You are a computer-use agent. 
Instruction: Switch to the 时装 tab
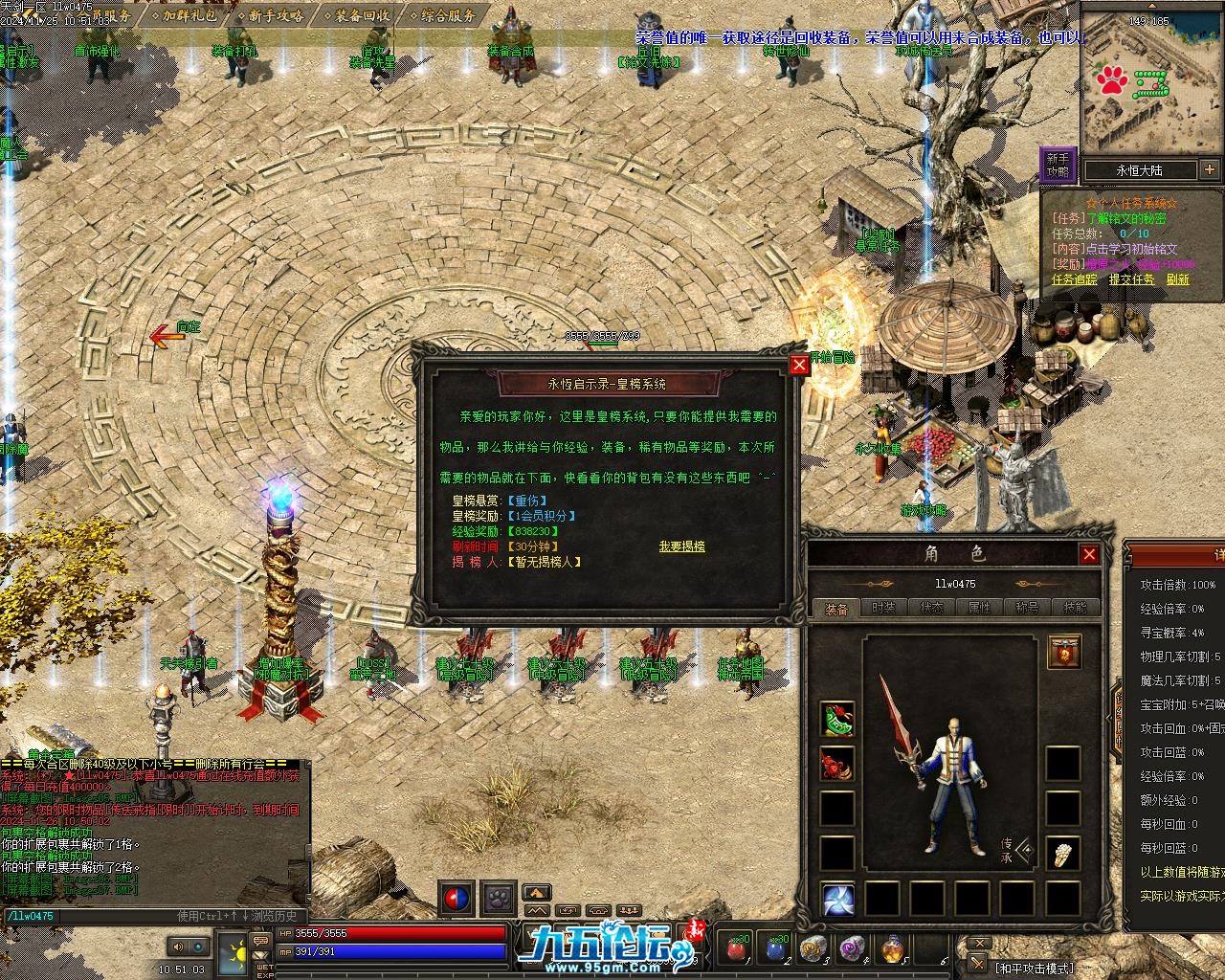click(x=884, y=608)
